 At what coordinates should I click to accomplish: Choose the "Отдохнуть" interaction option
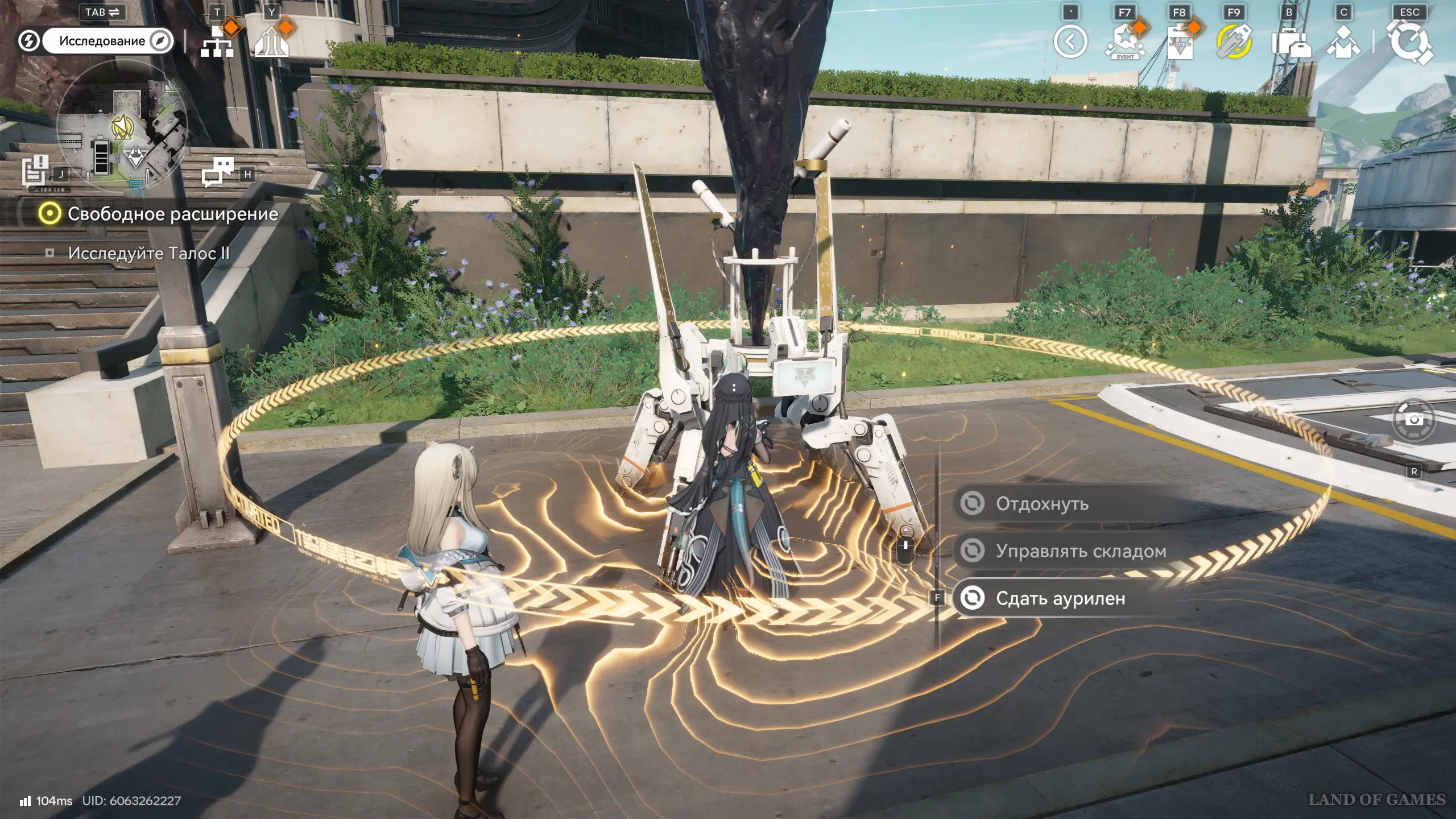coord(1042,504)
